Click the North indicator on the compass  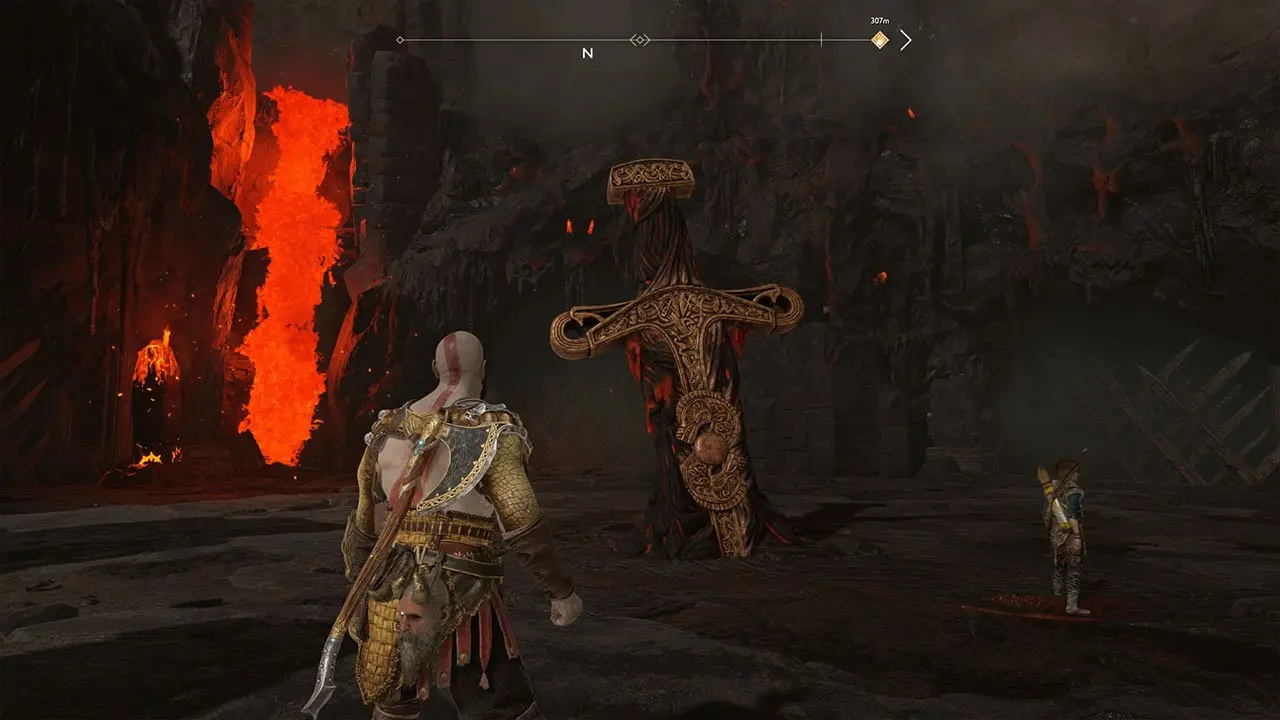click(x=587, y=54)
